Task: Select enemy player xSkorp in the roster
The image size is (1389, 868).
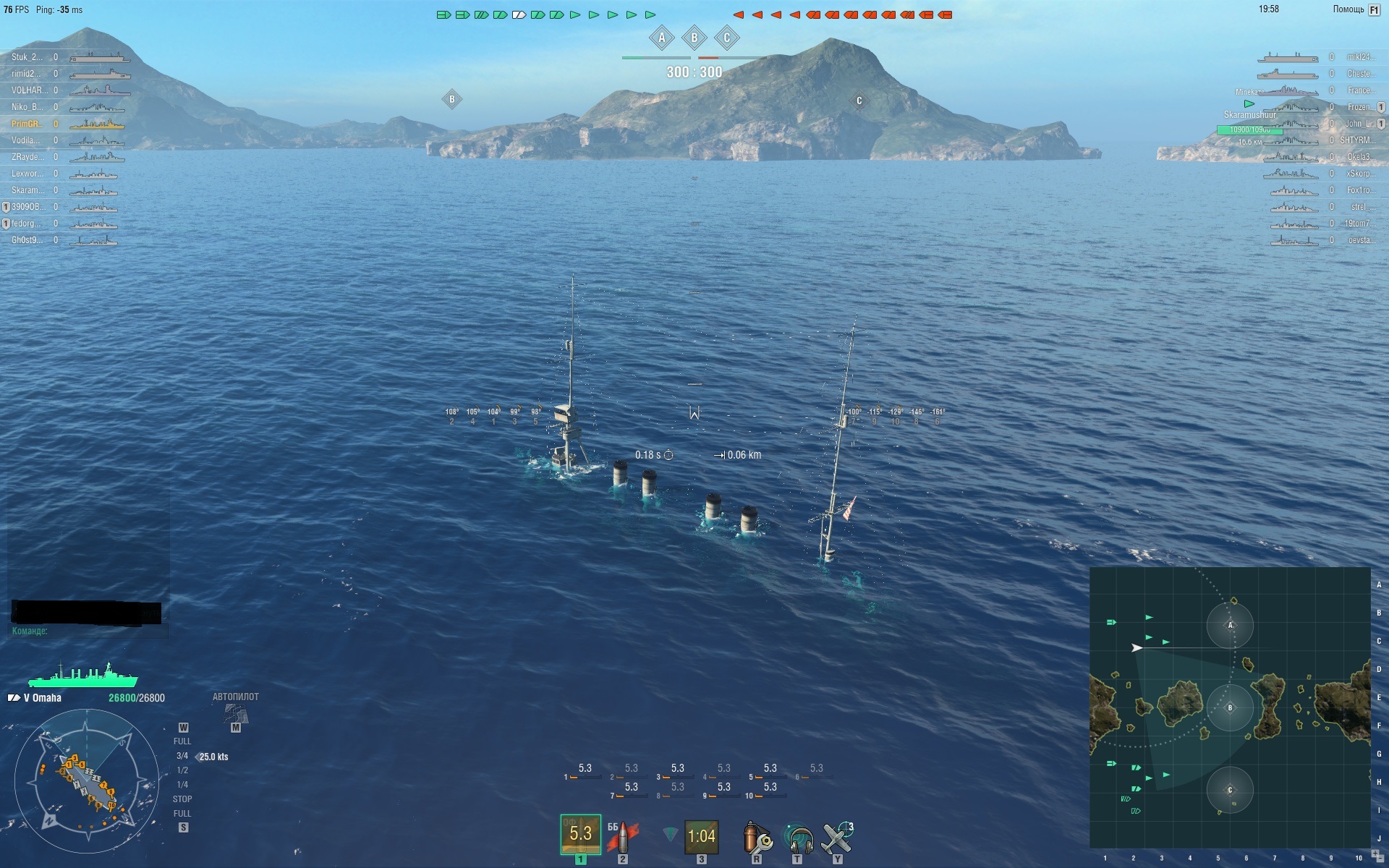Action: (x=1359, y=174)
